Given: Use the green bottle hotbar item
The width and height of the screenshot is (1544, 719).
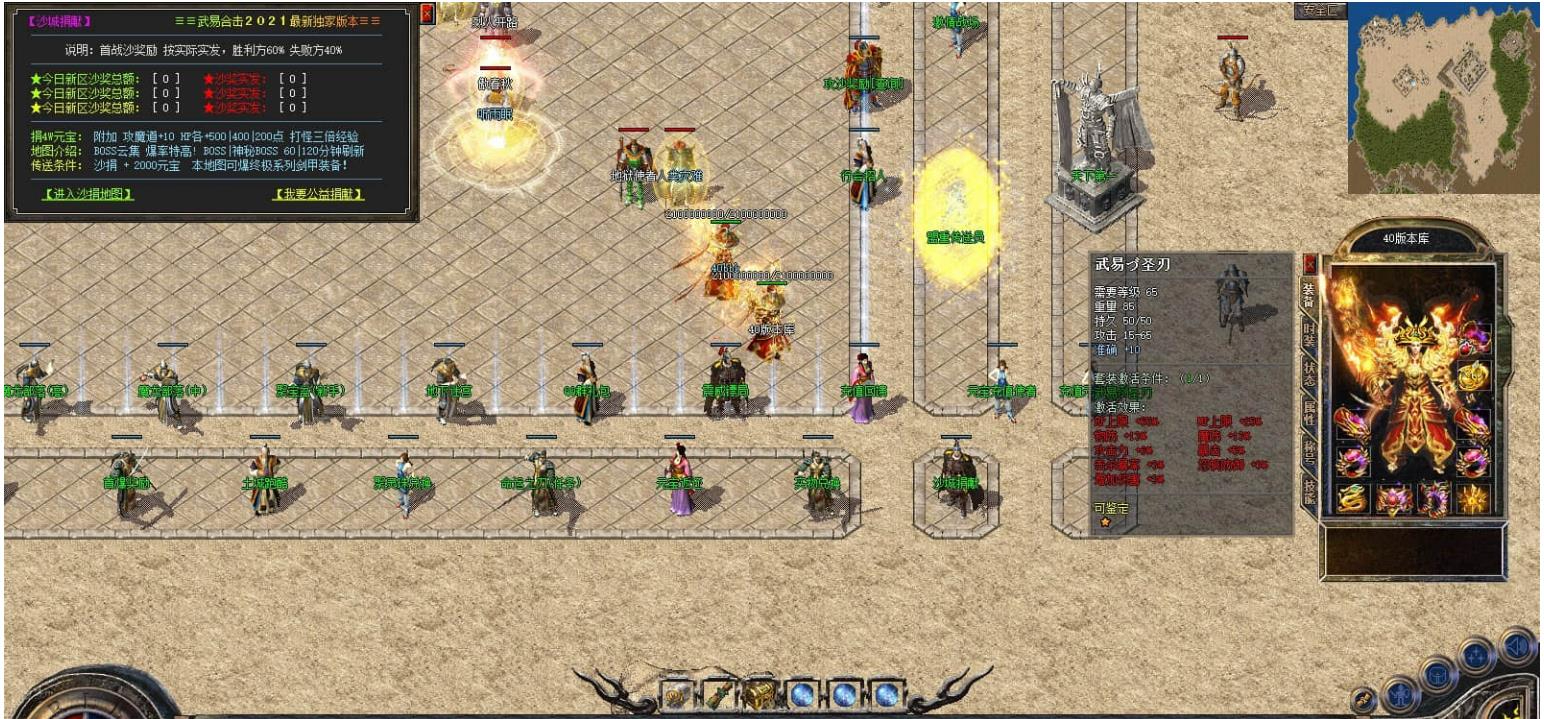Looking at the screenshot, I should coord(717,693).
